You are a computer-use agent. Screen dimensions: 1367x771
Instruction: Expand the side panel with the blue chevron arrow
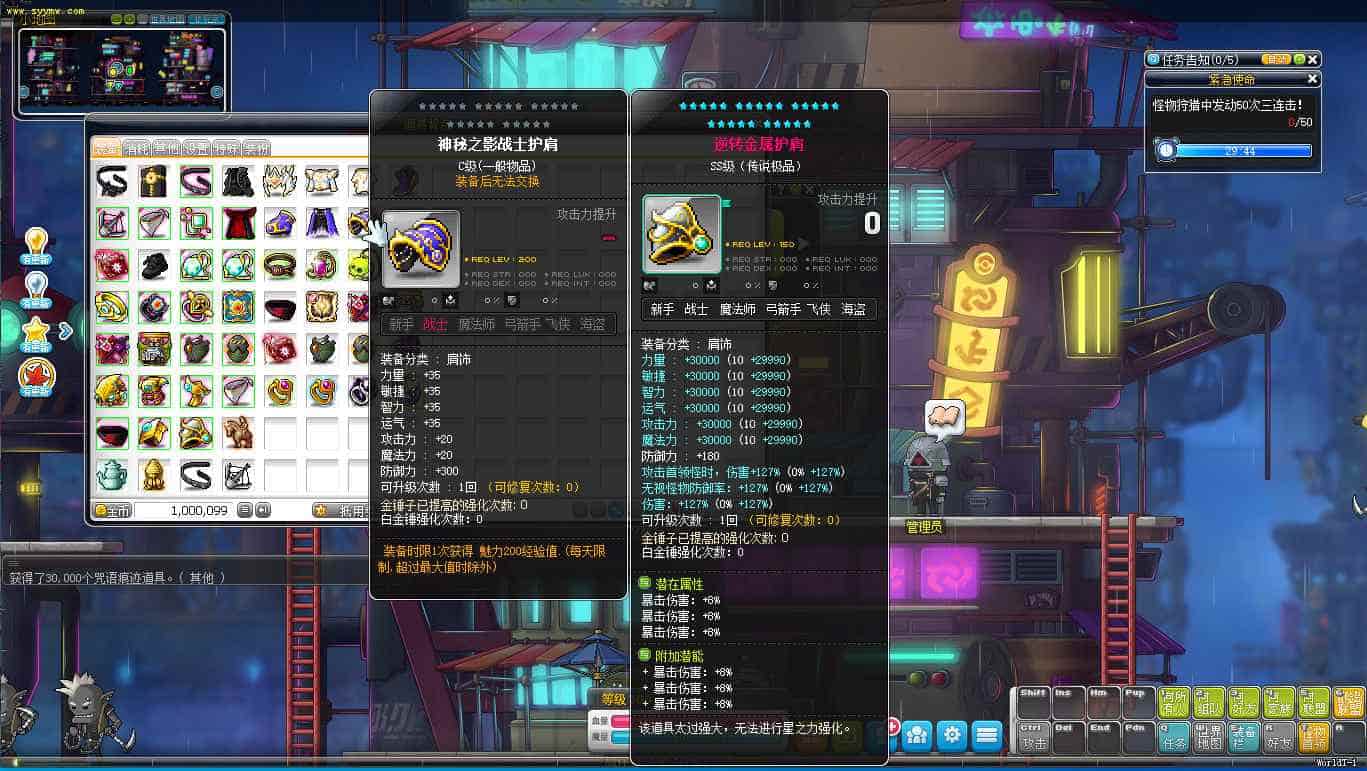click(65, 331)
